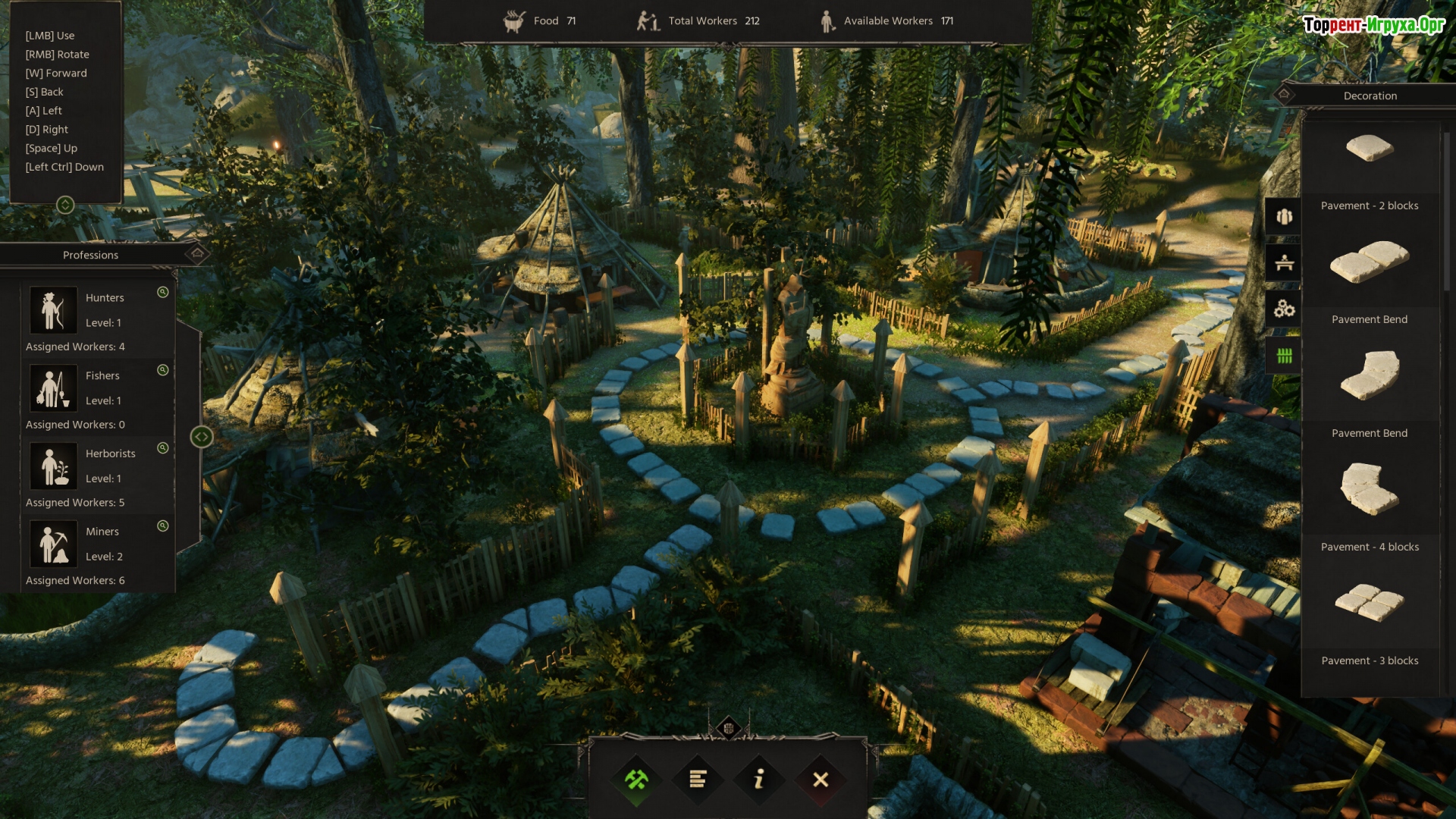Screen dimensions: 1456x819
Task: Collapse the Professions side panel arrow
Action: pyautogui.click(x=201, y=437)
